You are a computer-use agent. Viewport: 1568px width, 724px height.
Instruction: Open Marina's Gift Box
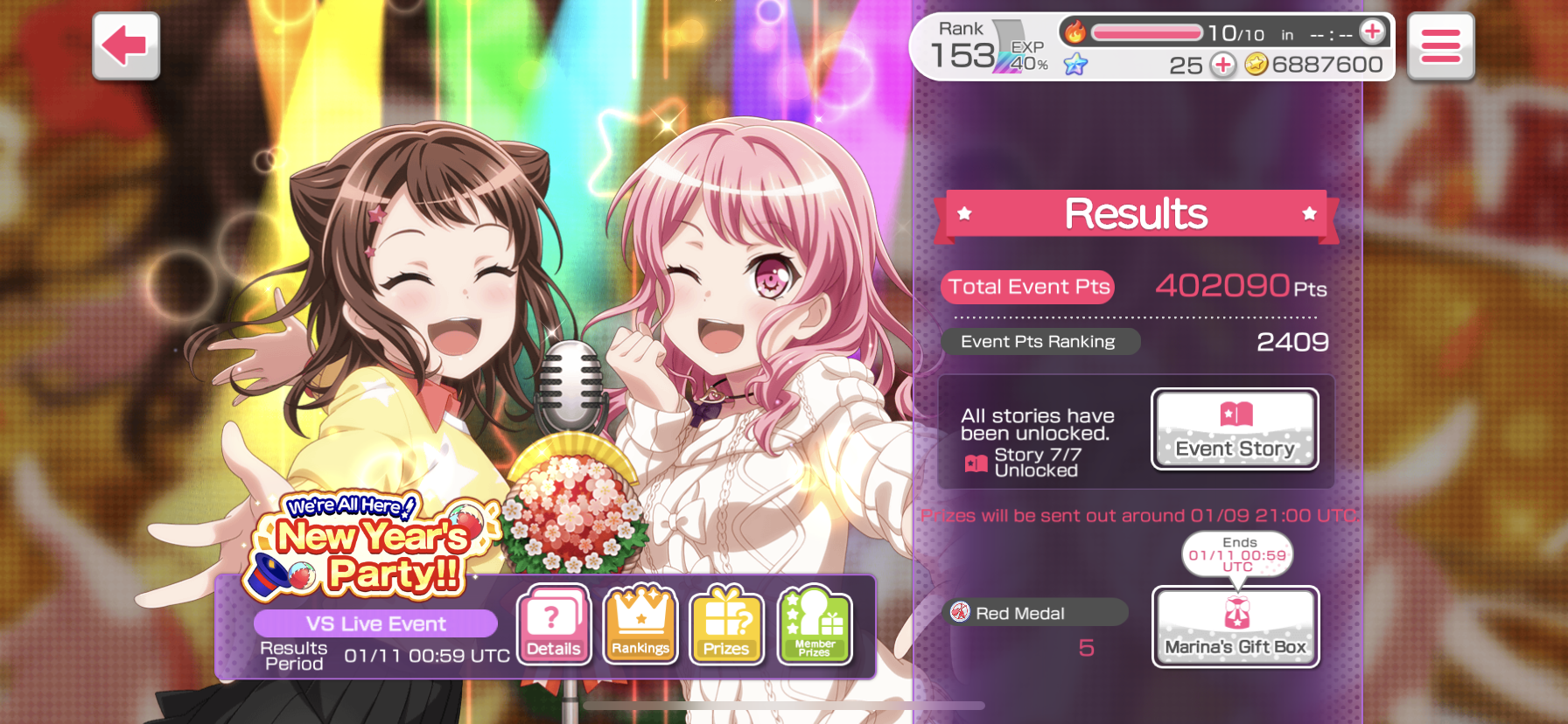point(1235,627)
